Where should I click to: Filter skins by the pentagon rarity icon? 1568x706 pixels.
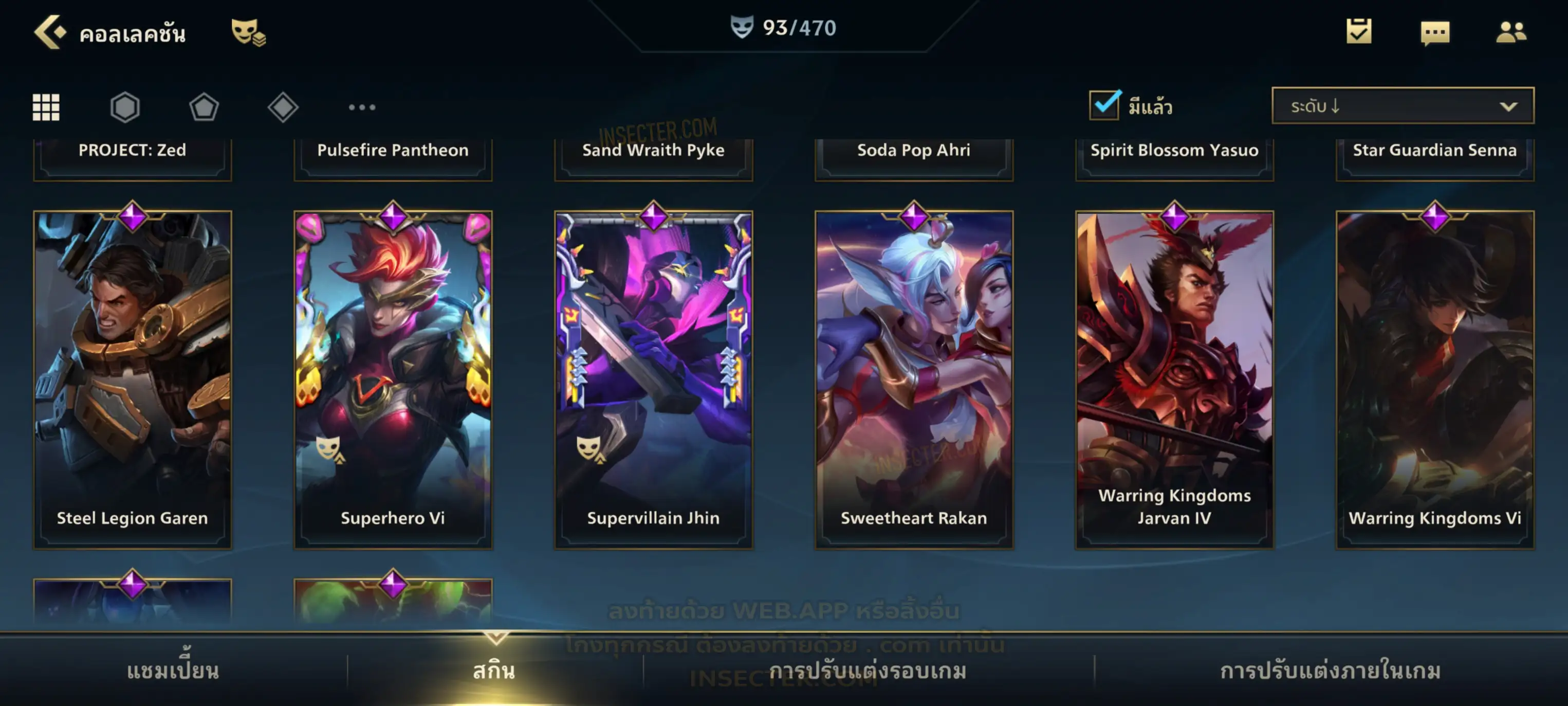click(x=204, y=107)
